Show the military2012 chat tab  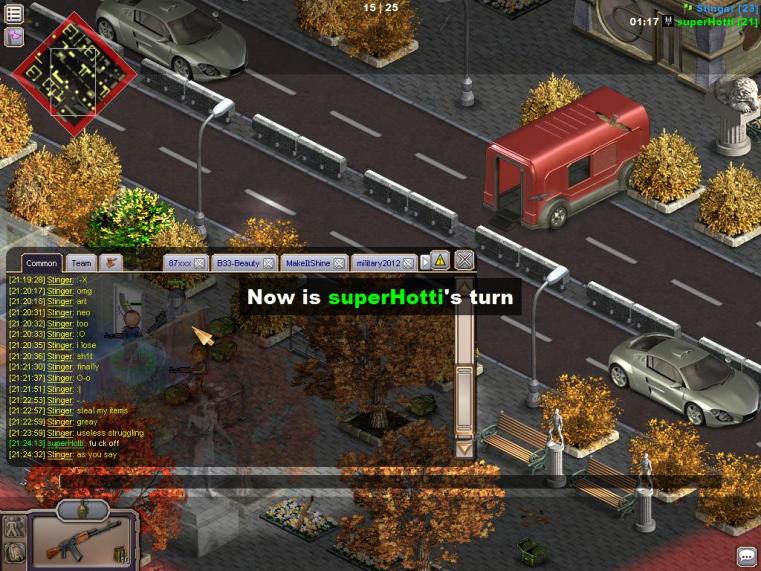tap(377, 263)
